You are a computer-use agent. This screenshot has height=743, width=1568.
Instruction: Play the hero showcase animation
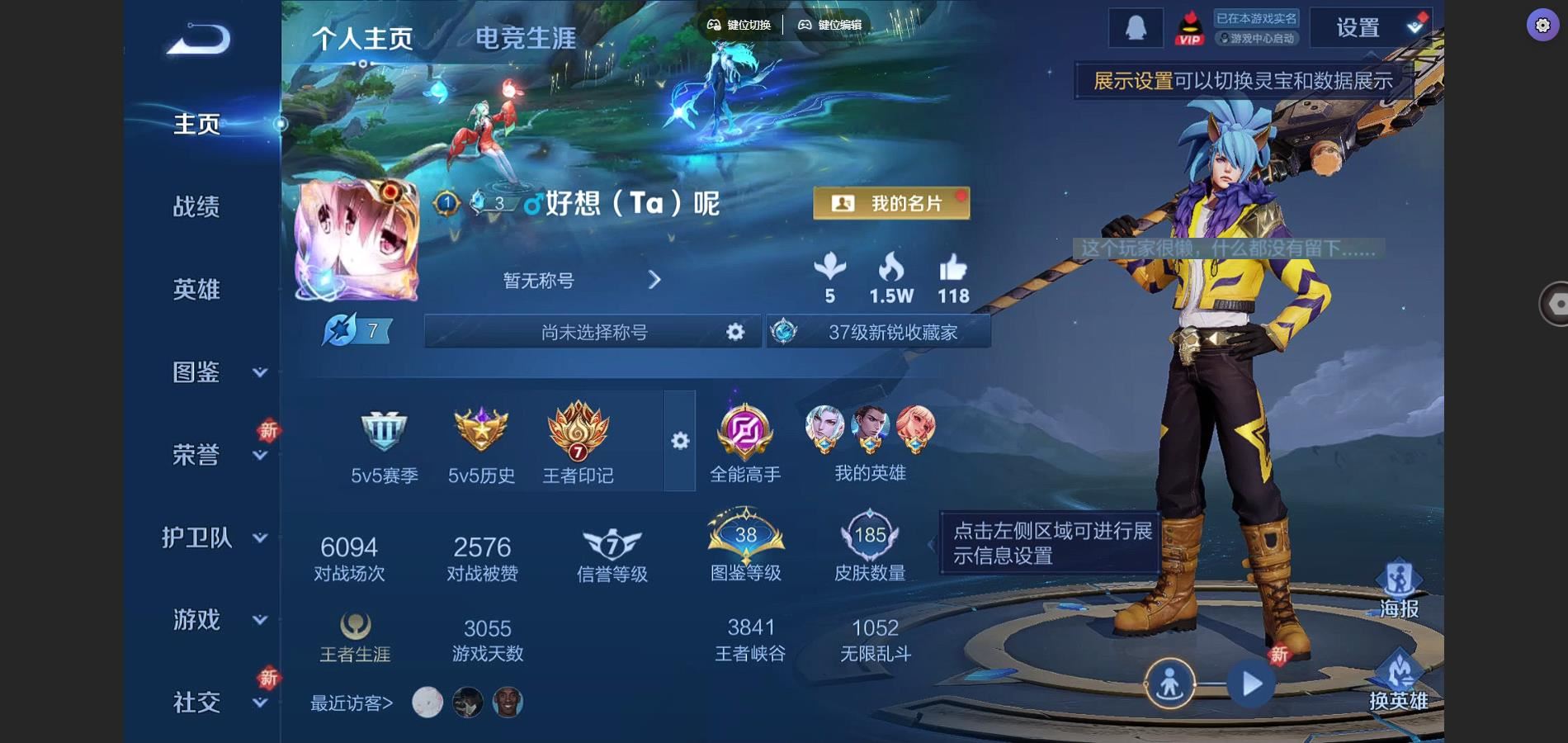pos(1251,684)
